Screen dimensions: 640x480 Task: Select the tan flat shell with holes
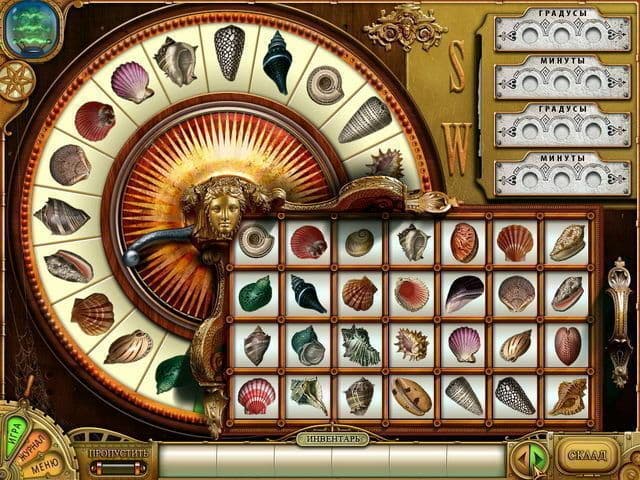[412, 396]
